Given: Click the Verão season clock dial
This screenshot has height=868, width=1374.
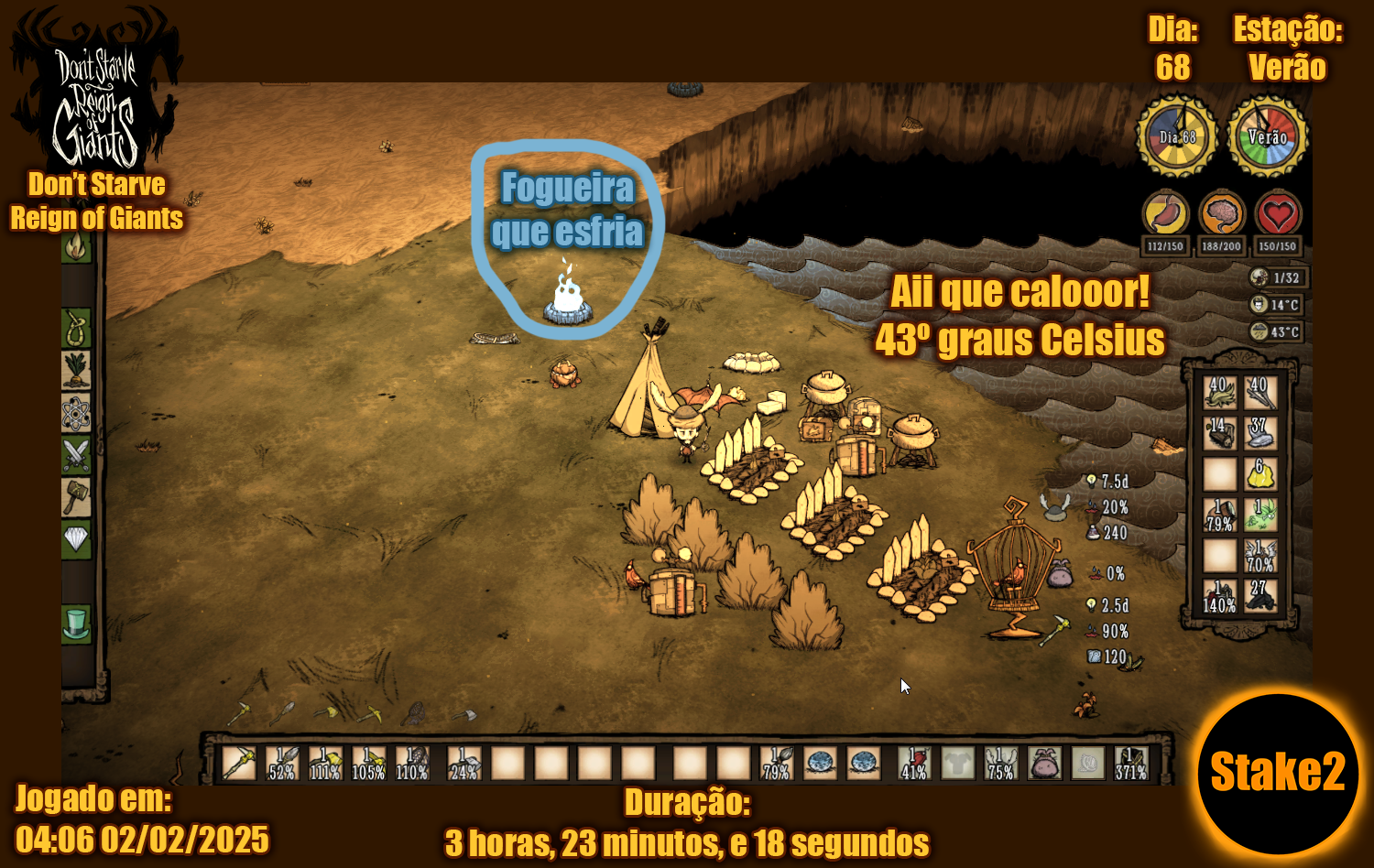Looking at the screenshot, I should 1268,137.
